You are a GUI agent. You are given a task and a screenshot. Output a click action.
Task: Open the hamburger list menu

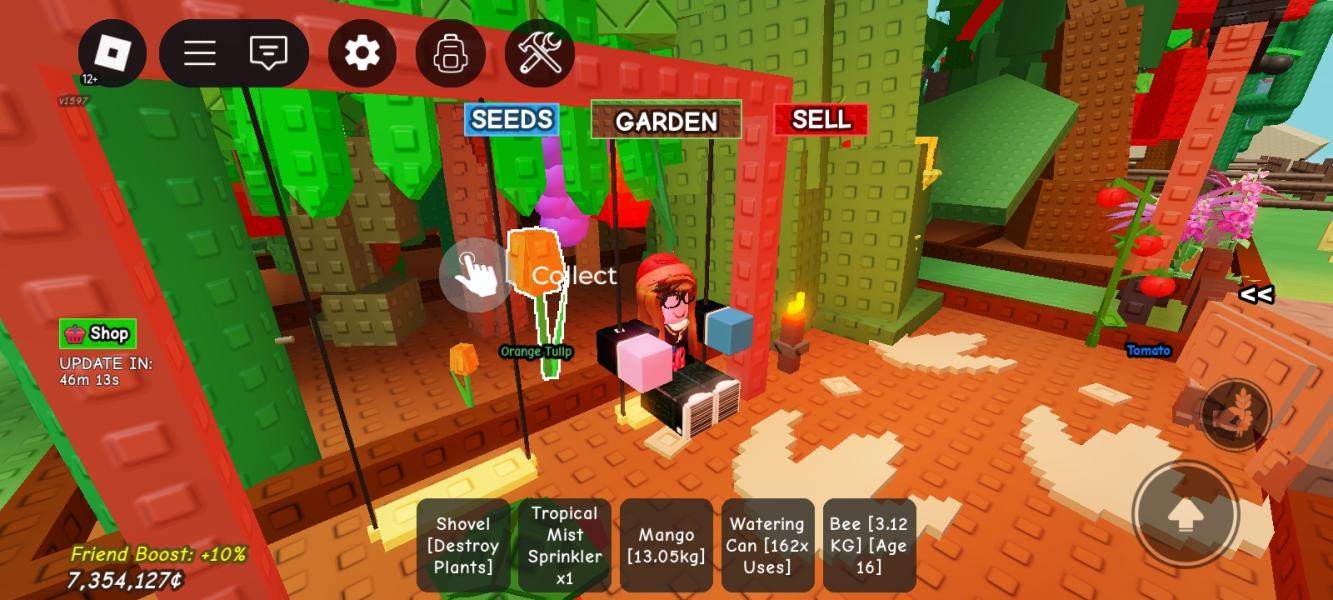click(x=199, y=53)
